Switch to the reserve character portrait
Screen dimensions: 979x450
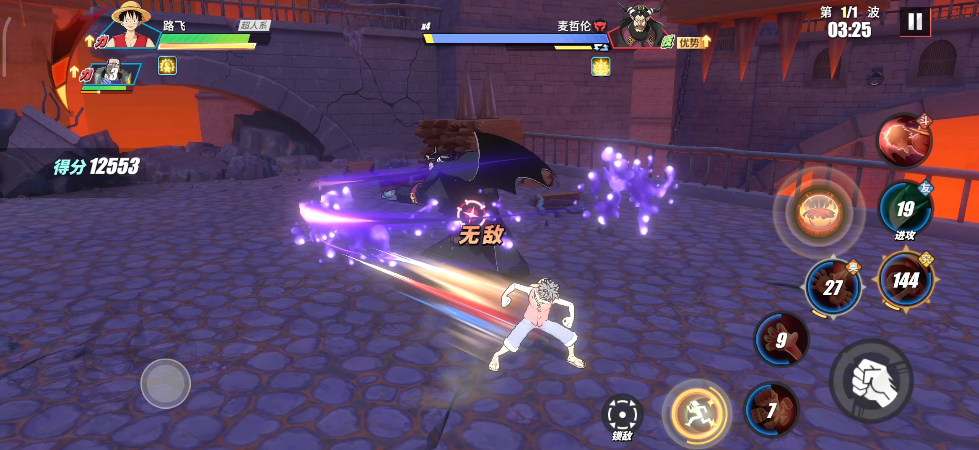(x=113, y=73)
